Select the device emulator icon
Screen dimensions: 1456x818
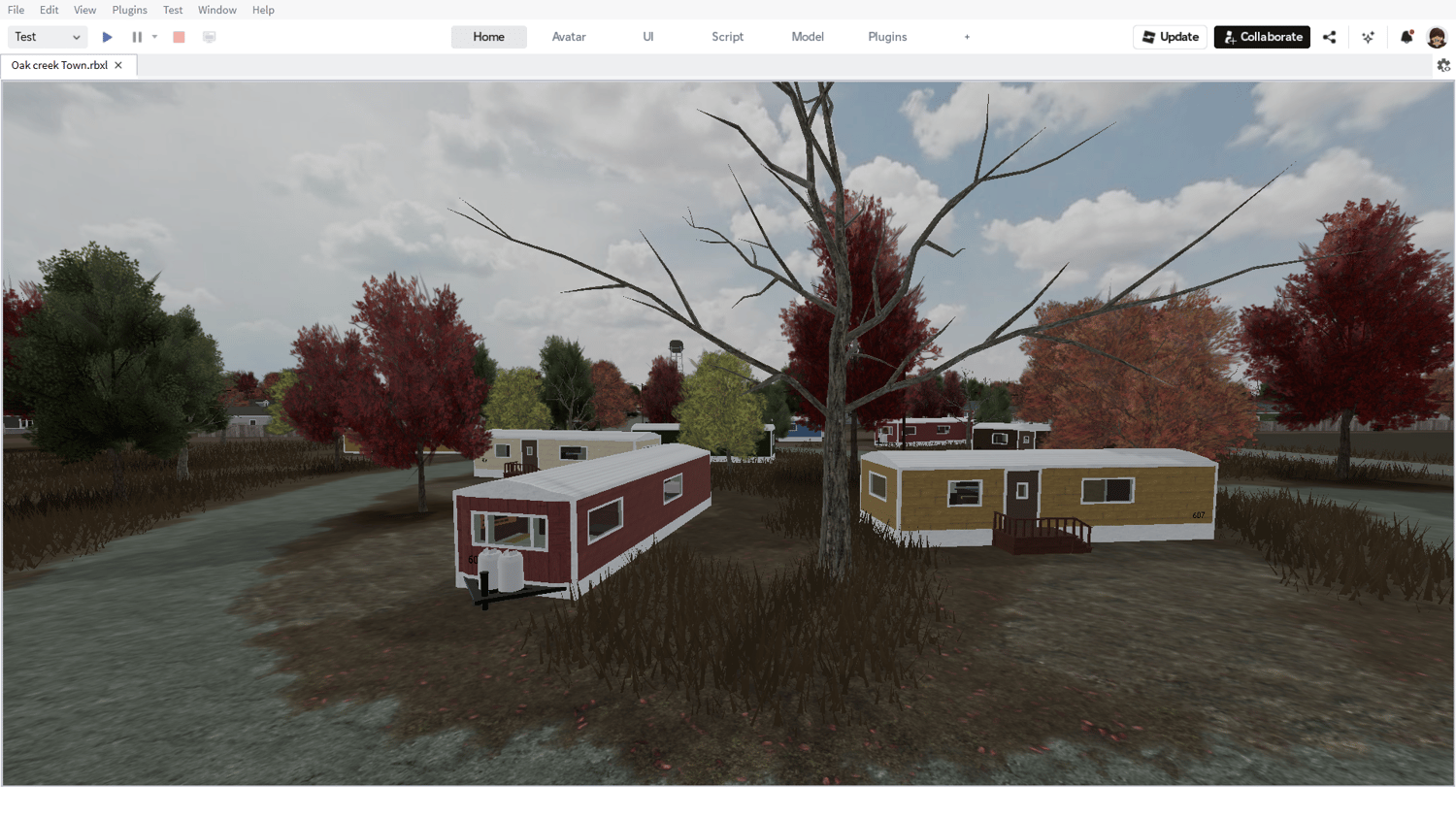(209, 36)
